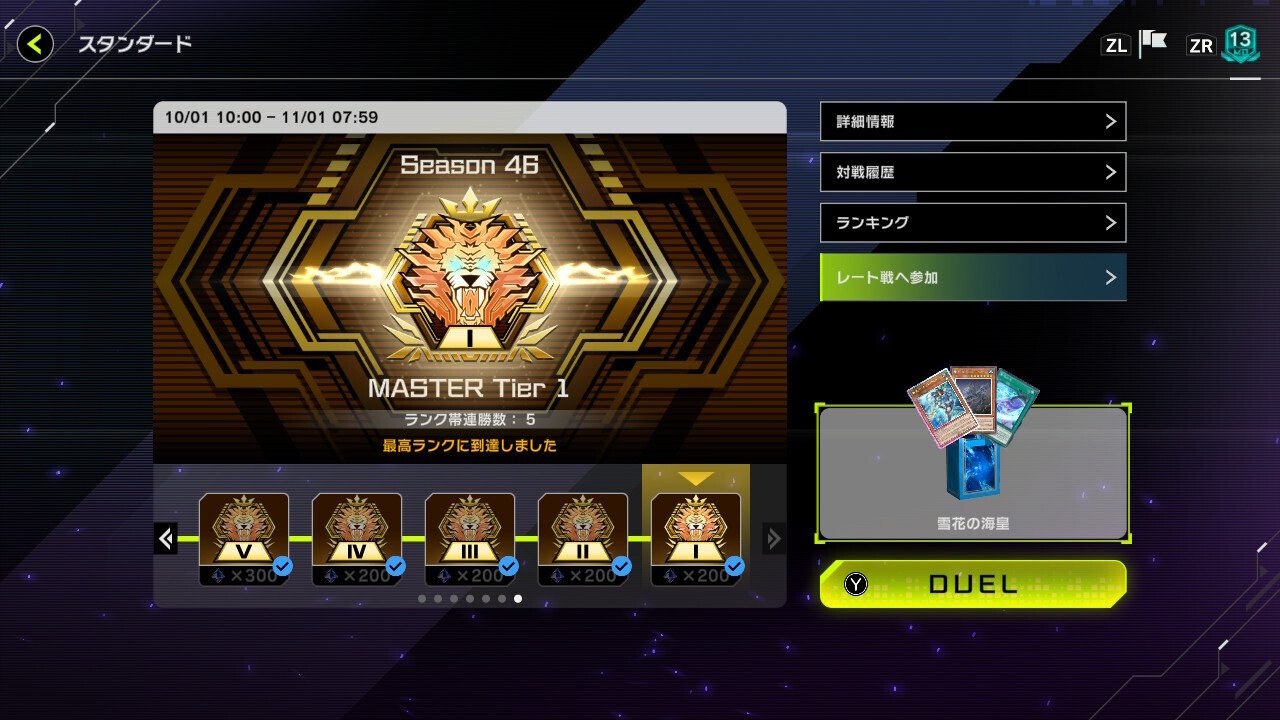Click the back arrow next to スタンダード
Image resolution: width=1280 pixels, height=720 pixels.
tap(33, 43)
